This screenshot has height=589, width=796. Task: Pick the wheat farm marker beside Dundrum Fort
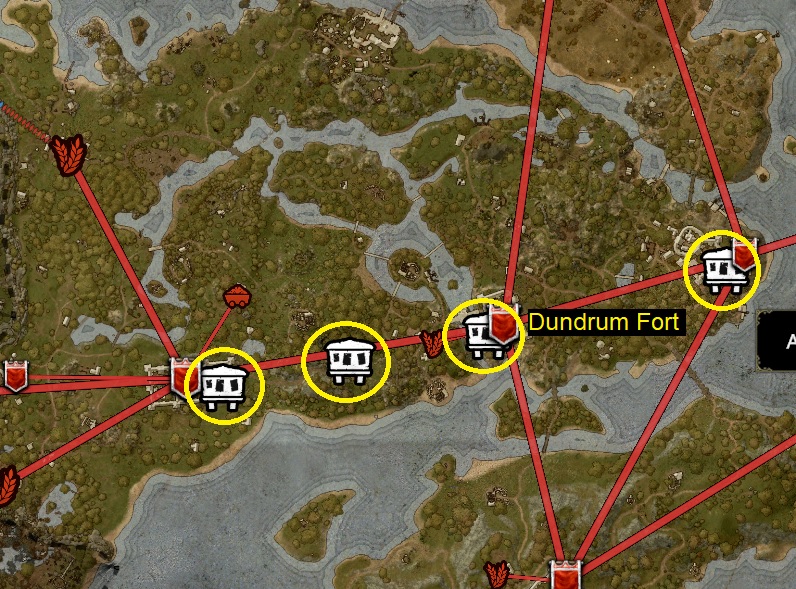432,344
